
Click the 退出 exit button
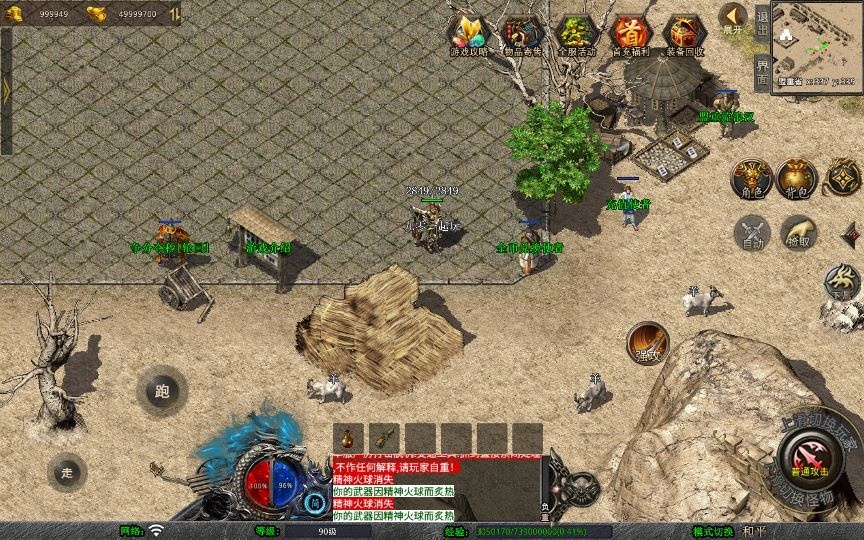click(762, 22)
